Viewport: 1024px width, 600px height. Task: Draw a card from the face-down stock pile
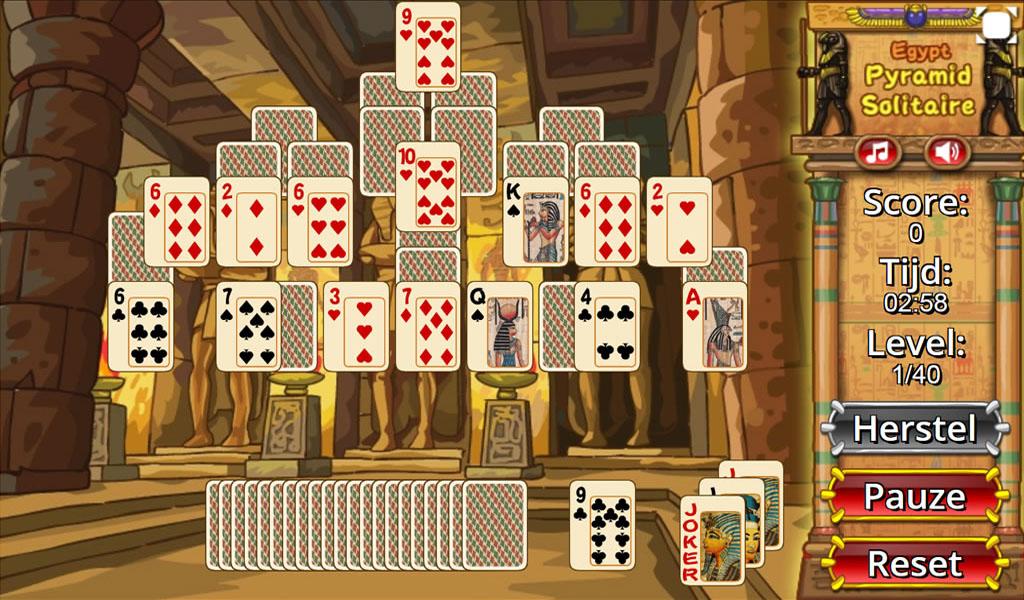[493, 525]
